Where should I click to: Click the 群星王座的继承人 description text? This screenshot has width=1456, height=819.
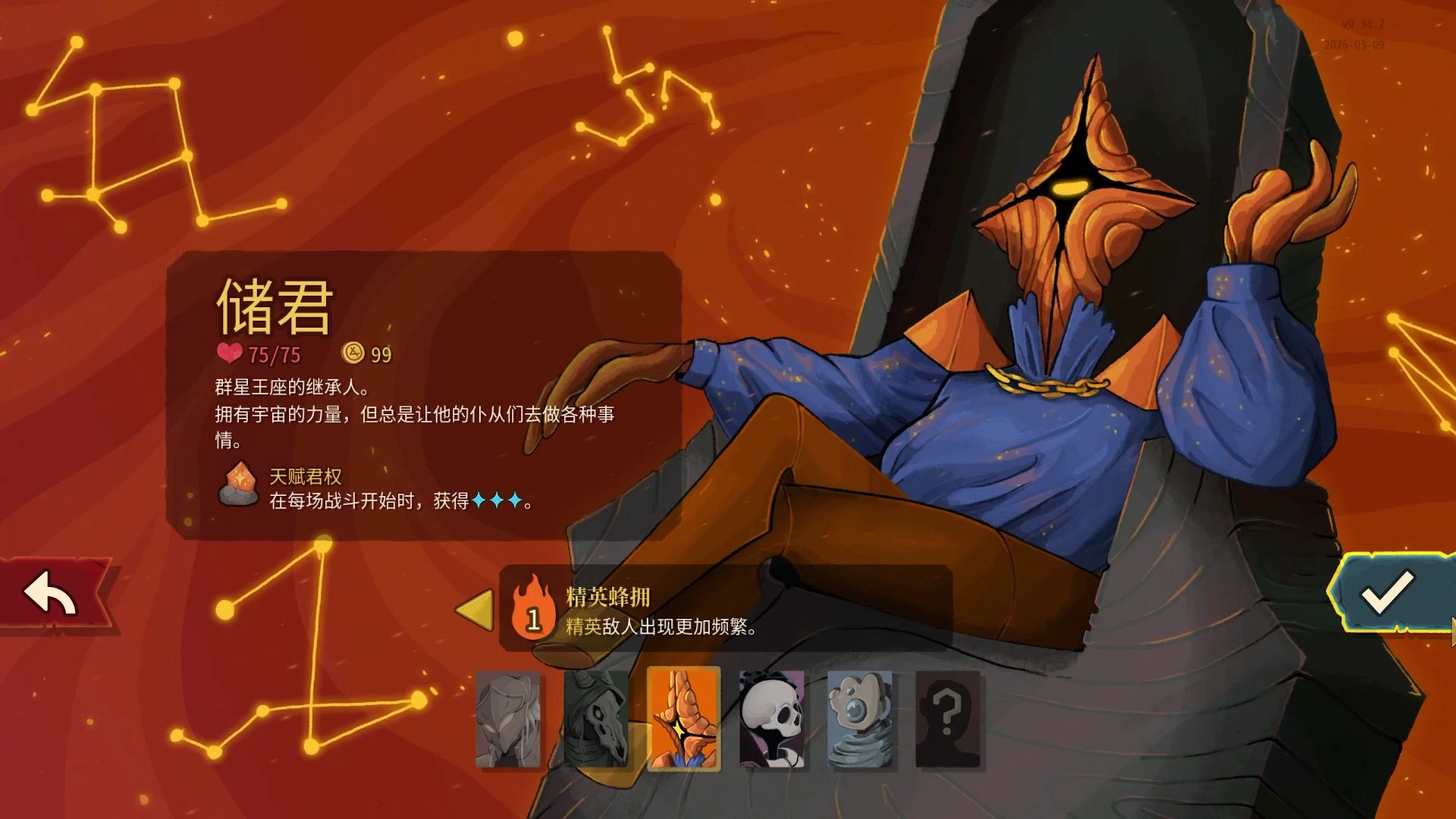[x=290, y=388]
